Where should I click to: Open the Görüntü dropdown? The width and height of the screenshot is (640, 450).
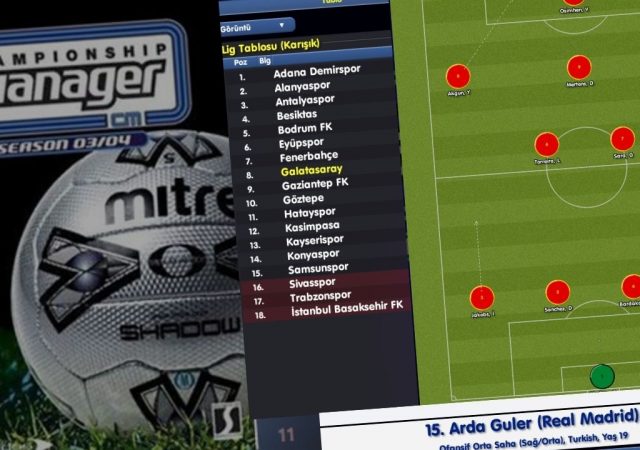coord(256,24)
